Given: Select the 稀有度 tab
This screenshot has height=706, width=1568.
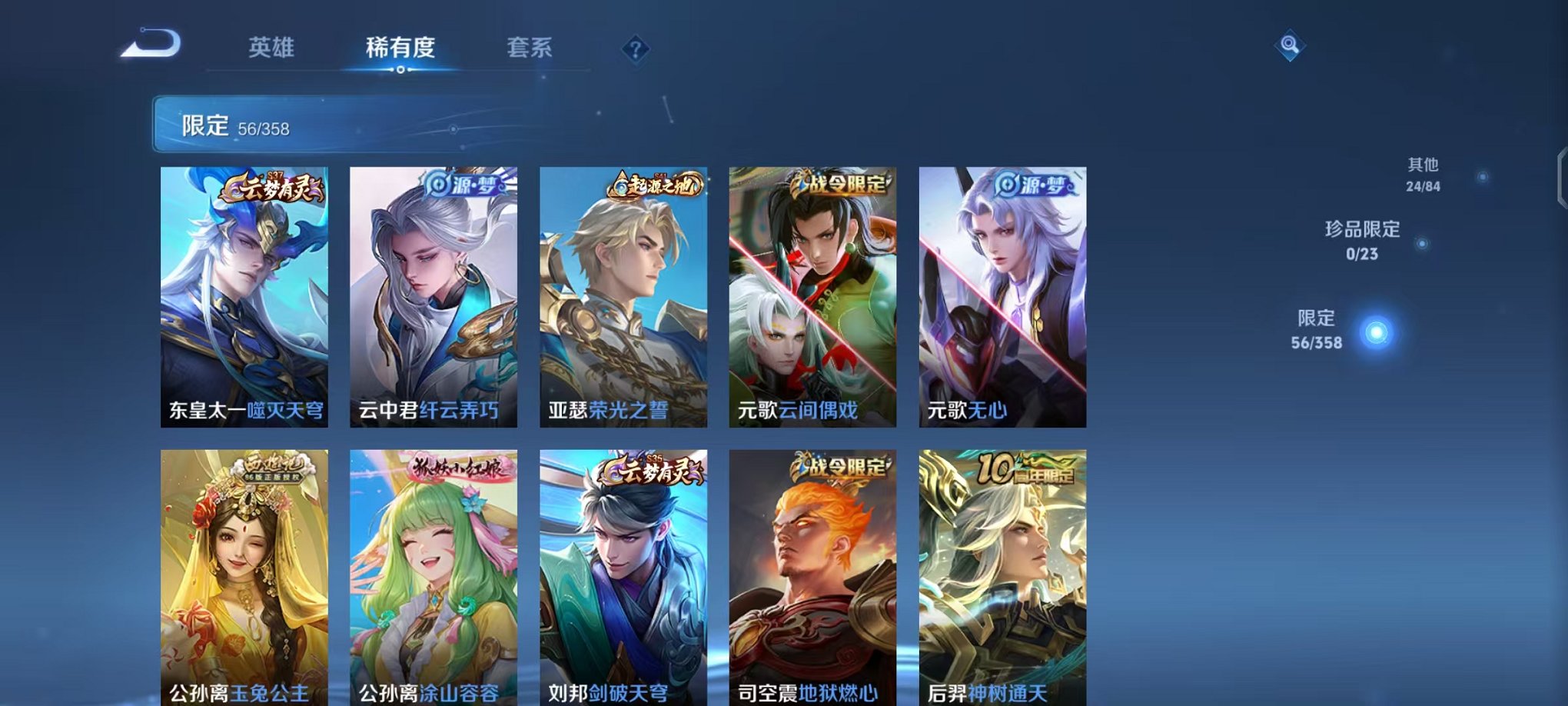Looking at the screenshot, I should [x=400, y=48].
